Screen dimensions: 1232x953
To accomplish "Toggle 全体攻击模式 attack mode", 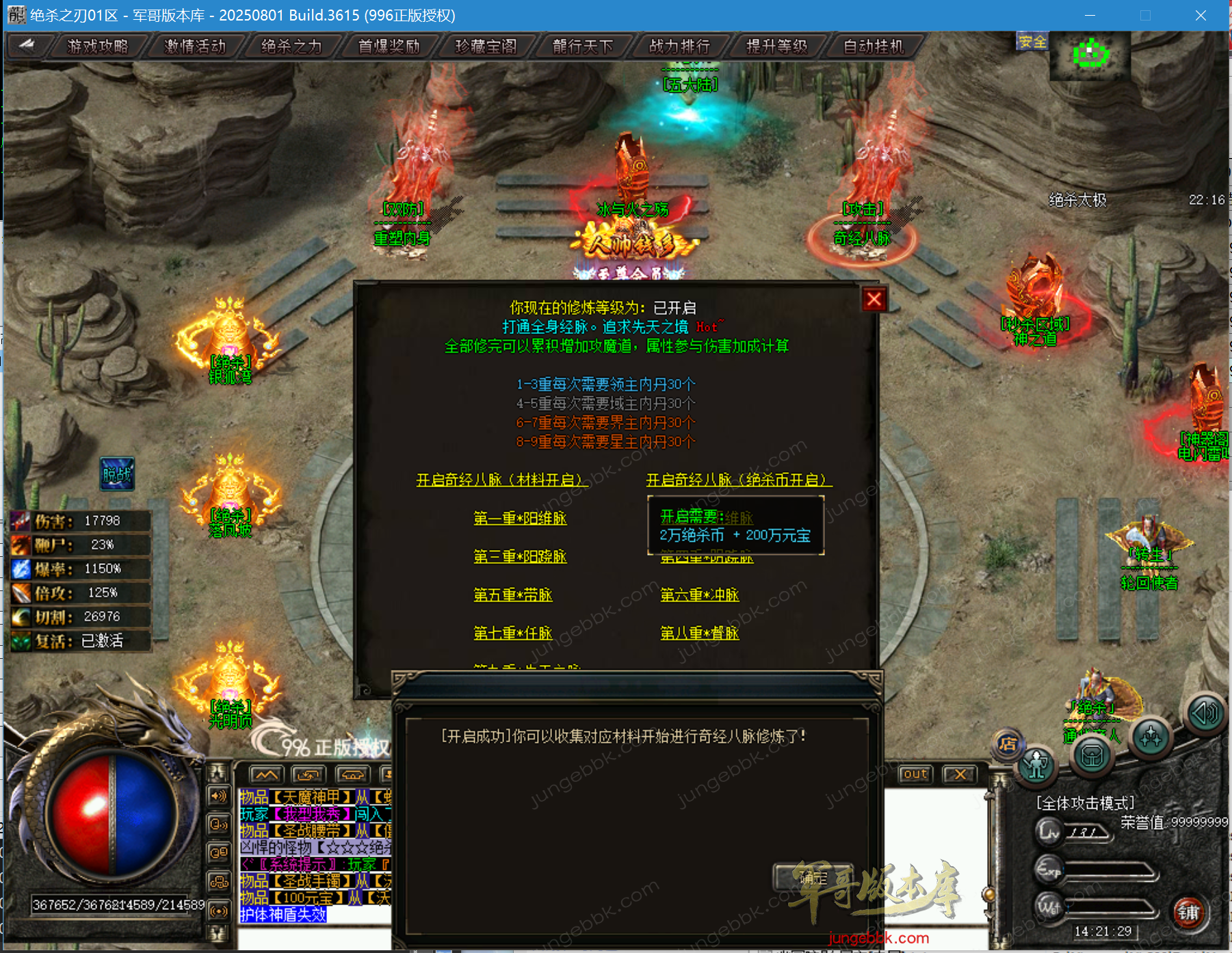I will (x=1085, y=802).
